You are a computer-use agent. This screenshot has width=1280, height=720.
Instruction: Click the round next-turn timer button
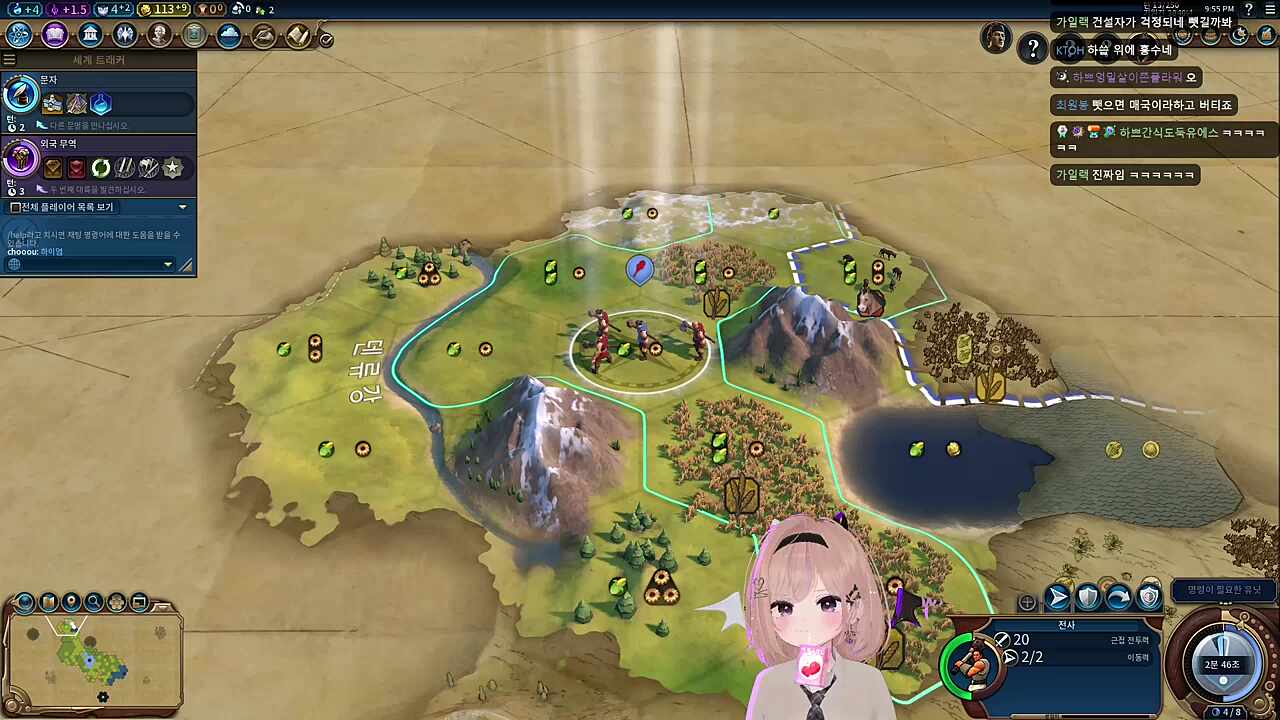coord(1223,663)
